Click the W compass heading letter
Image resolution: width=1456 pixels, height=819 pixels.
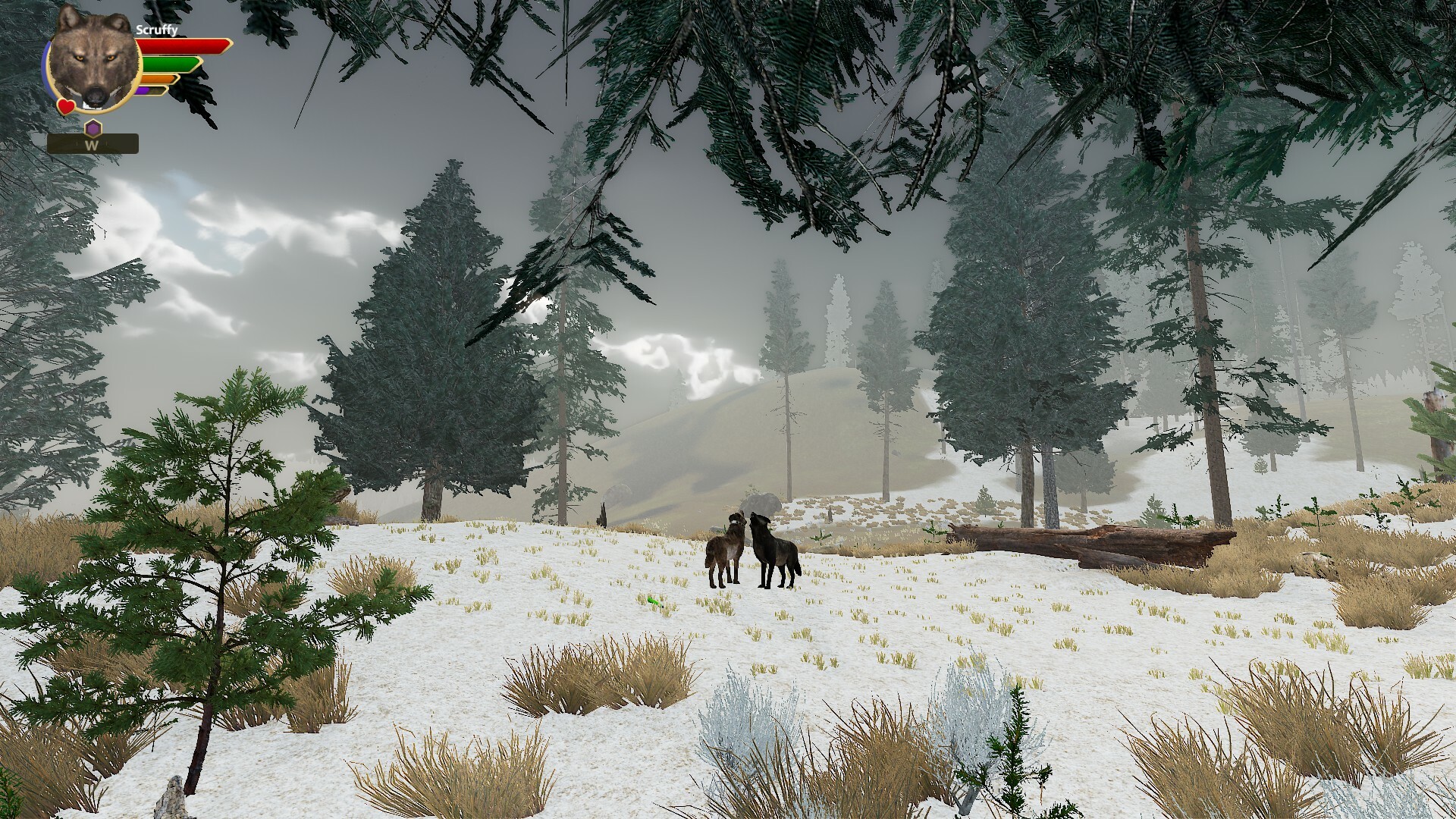tap(91, 145)
